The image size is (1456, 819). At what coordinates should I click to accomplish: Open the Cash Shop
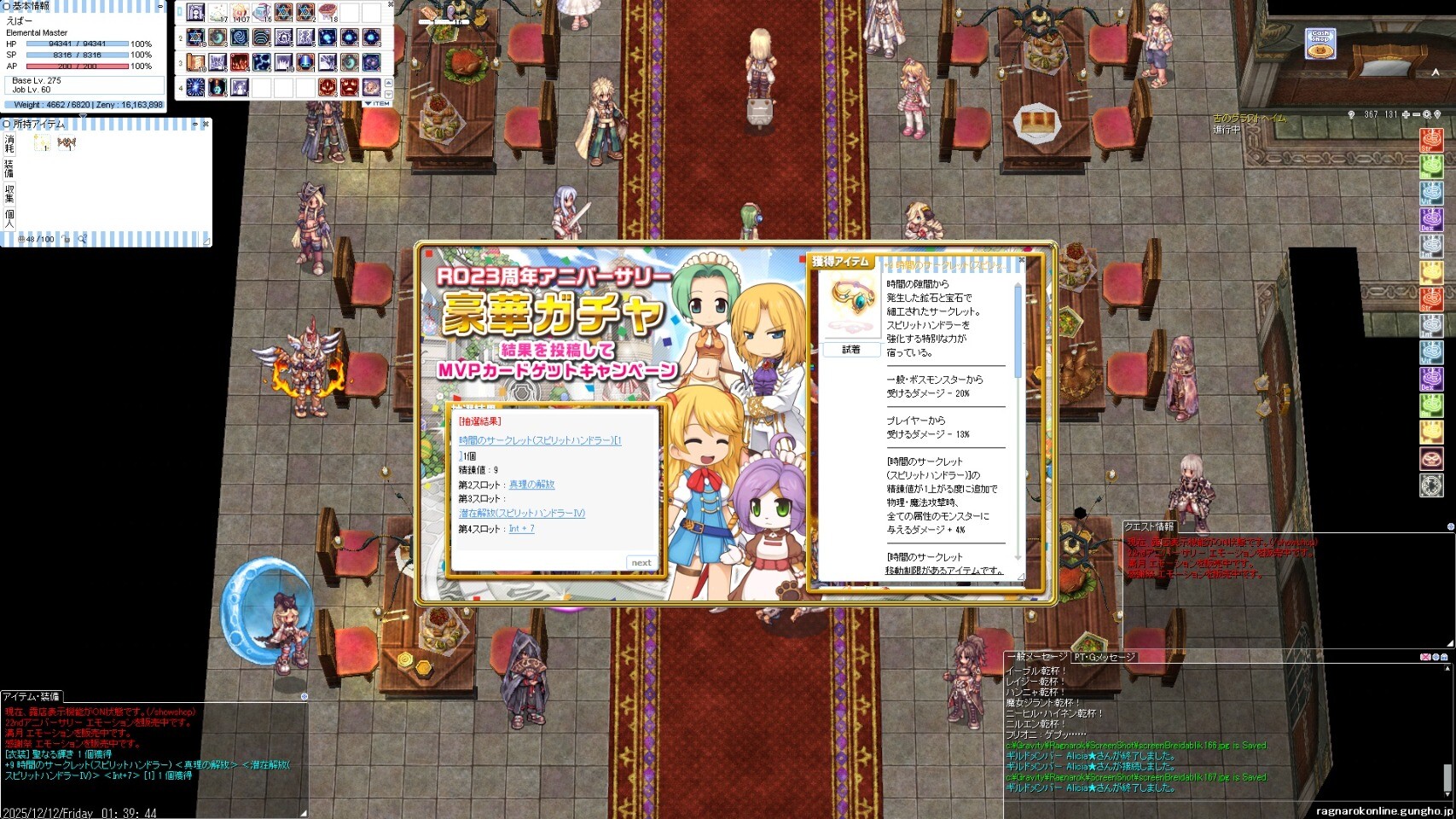click(1320, 44)
